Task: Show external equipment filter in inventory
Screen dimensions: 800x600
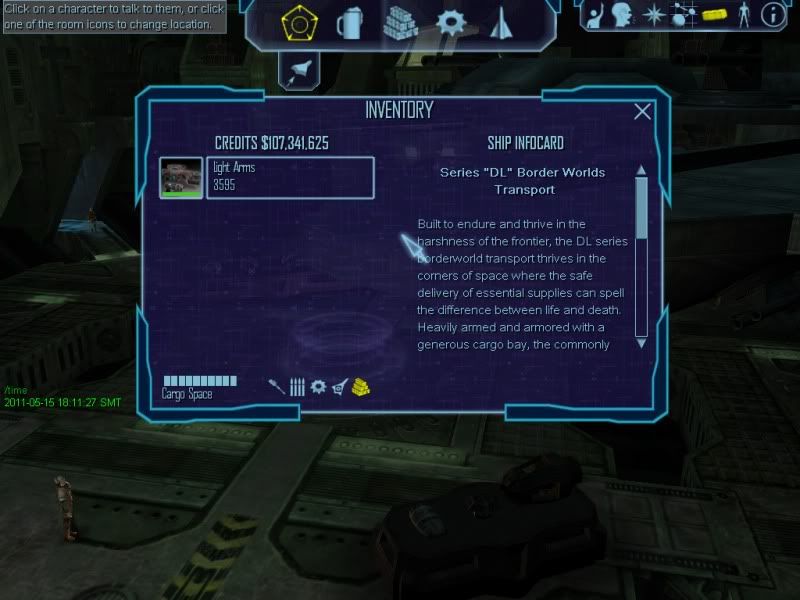Action: tap(340, 386)
